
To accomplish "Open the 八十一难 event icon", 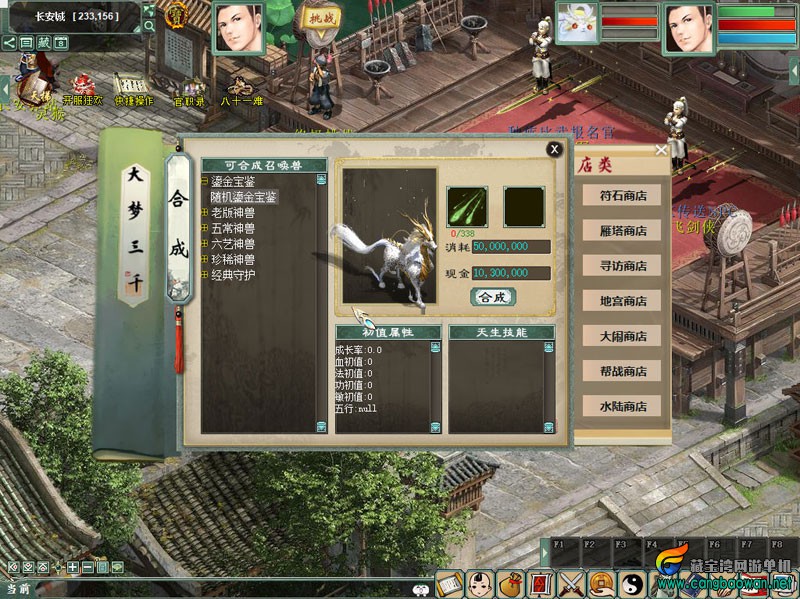I will click(x=239, y=88).
